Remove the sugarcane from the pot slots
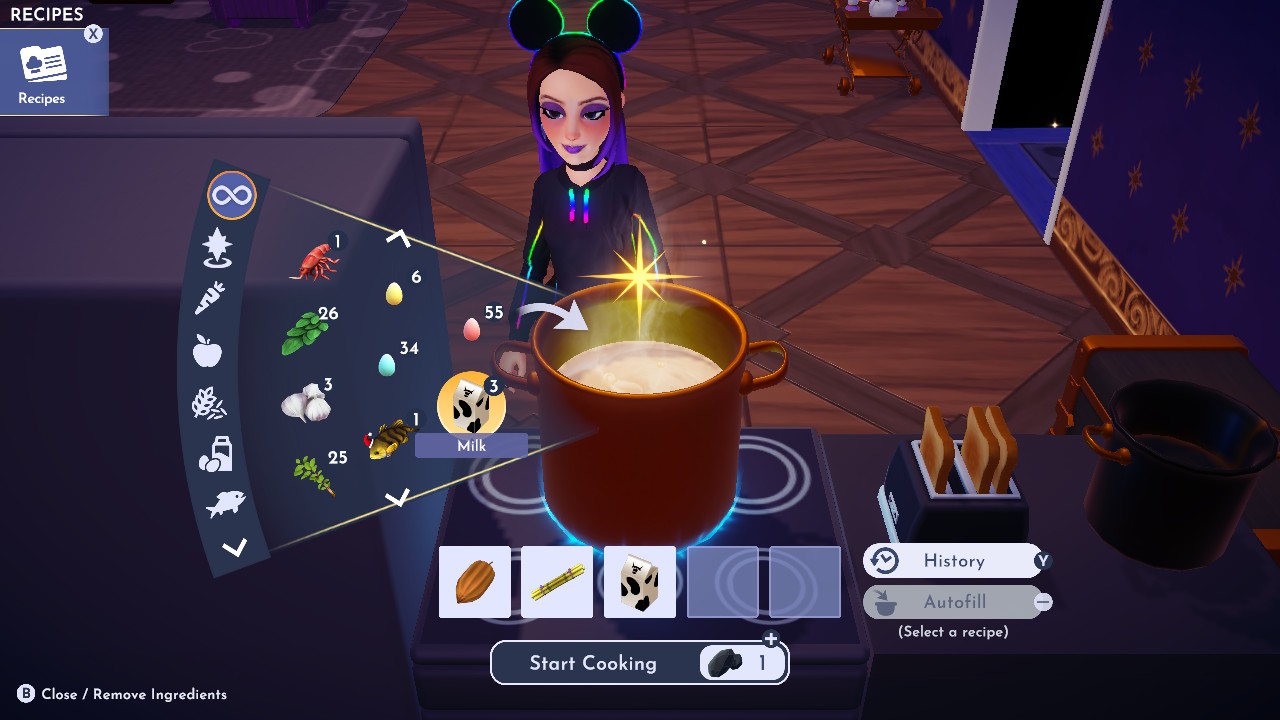Screen dimensions: 1280x720 [x=556, y=582]
